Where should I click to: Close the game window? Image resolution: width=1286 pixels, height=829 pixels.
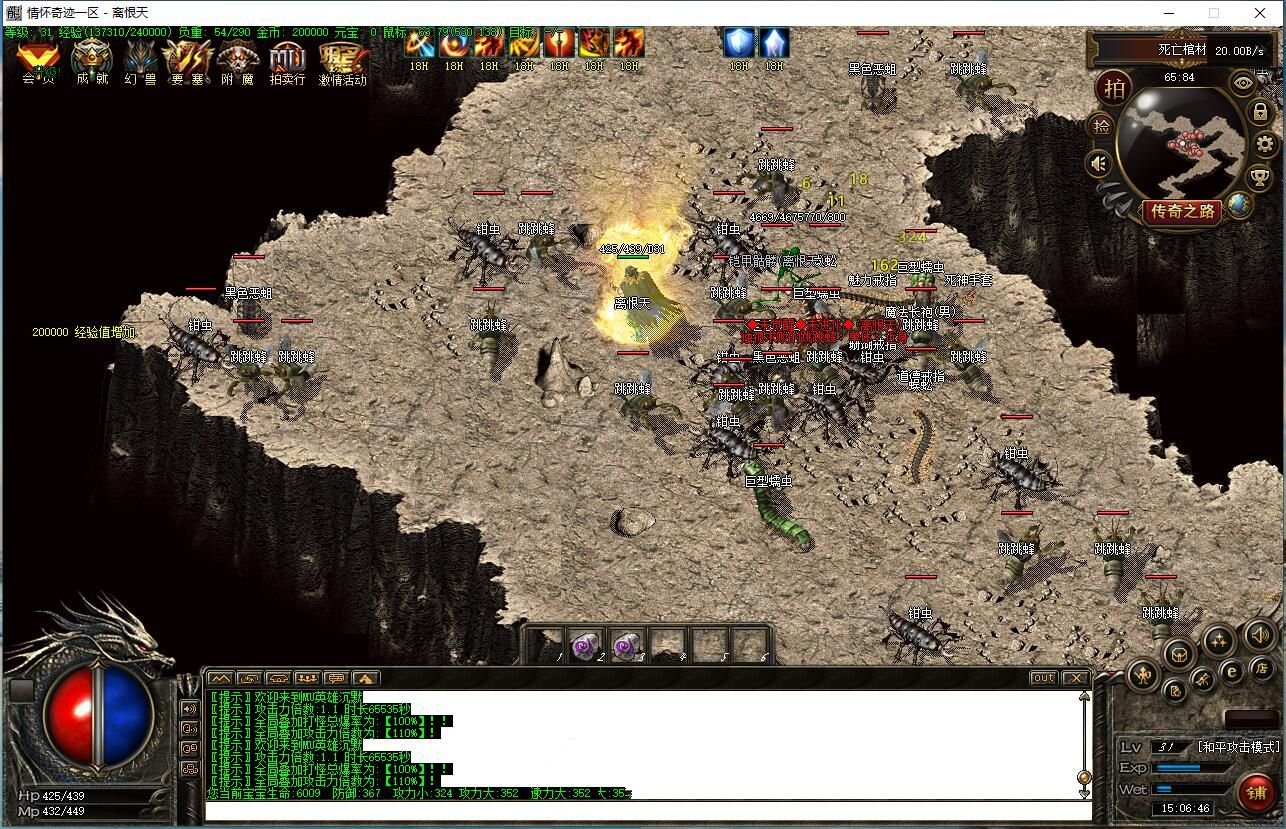coord(1261,13)
